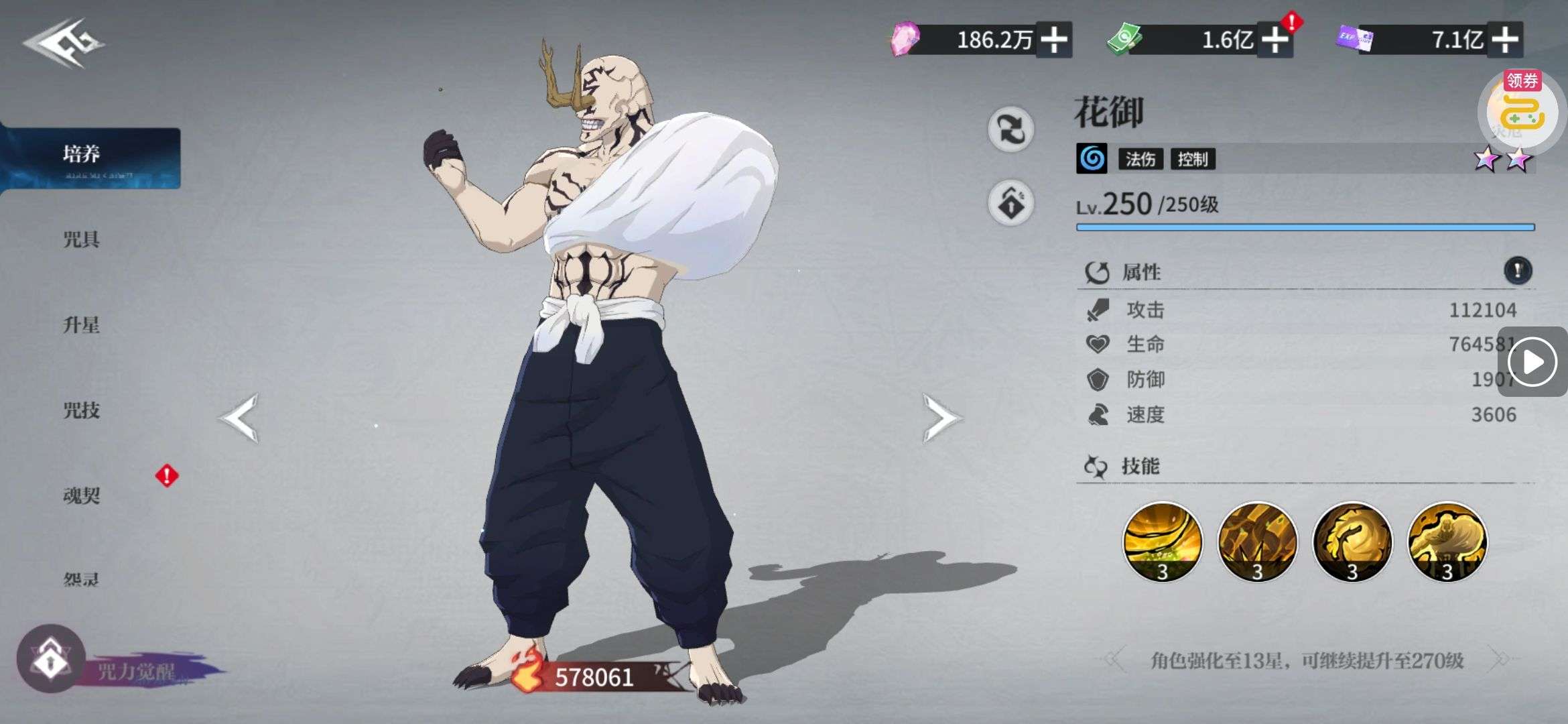The height and width of the screenshot is (724, 1568).
Task: Go back using the top-left arrow logo
Action: (x=64, y=43)
